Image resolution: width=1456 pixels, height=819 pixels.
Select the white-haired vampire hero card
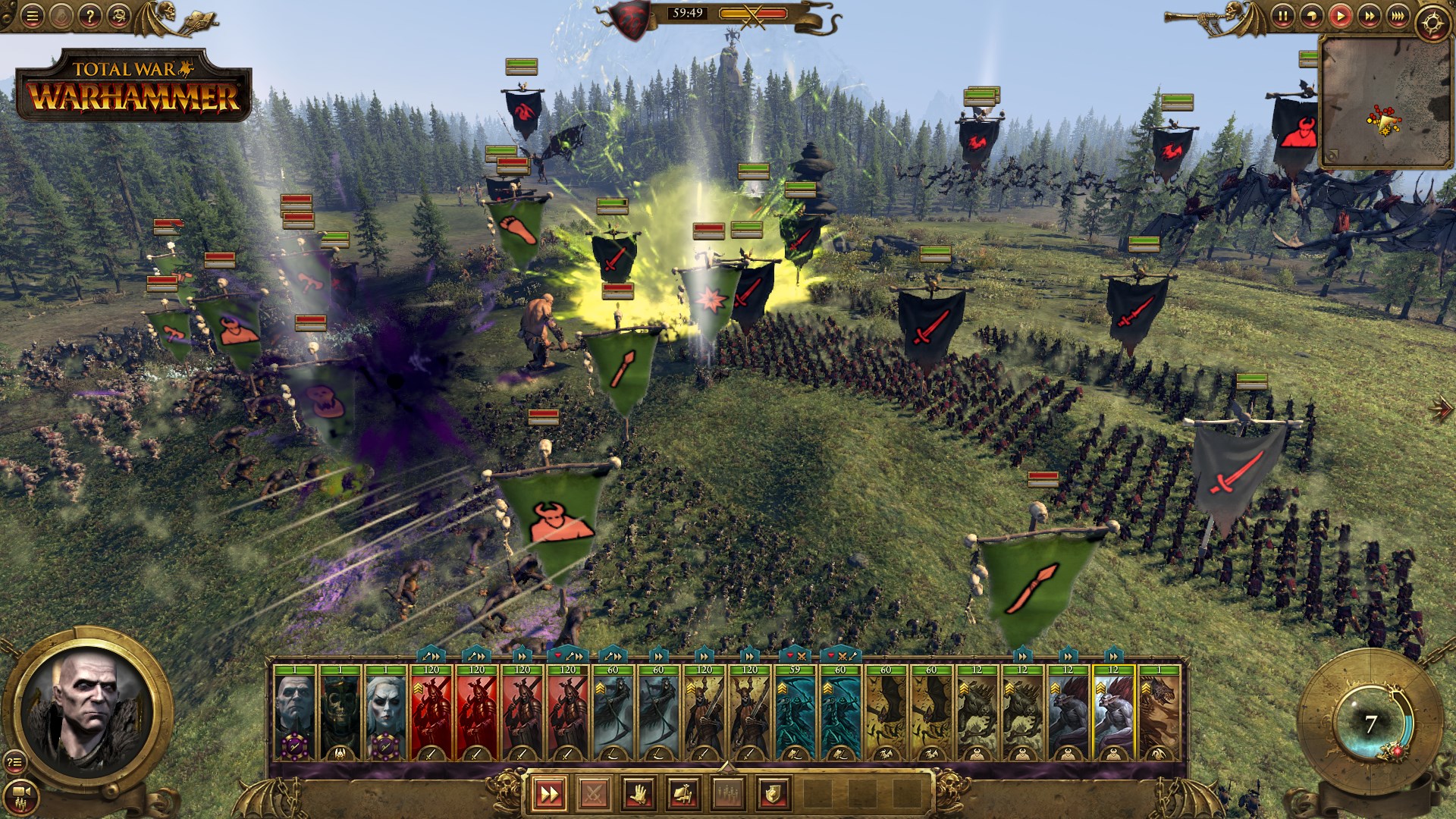(x=385, y=711)
